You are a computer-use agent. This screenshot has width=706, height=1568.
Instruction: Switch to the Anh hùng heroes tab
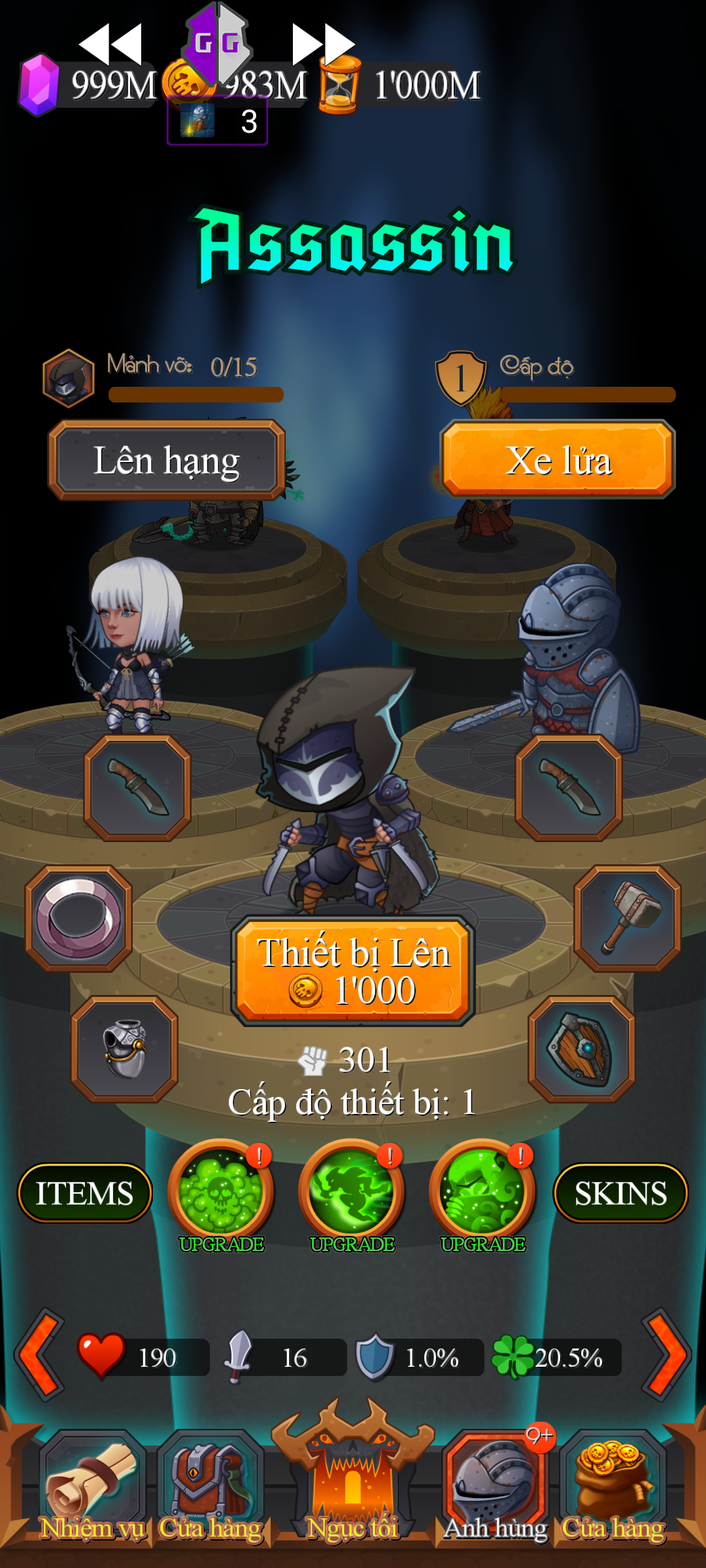[x=495, y=1488]
